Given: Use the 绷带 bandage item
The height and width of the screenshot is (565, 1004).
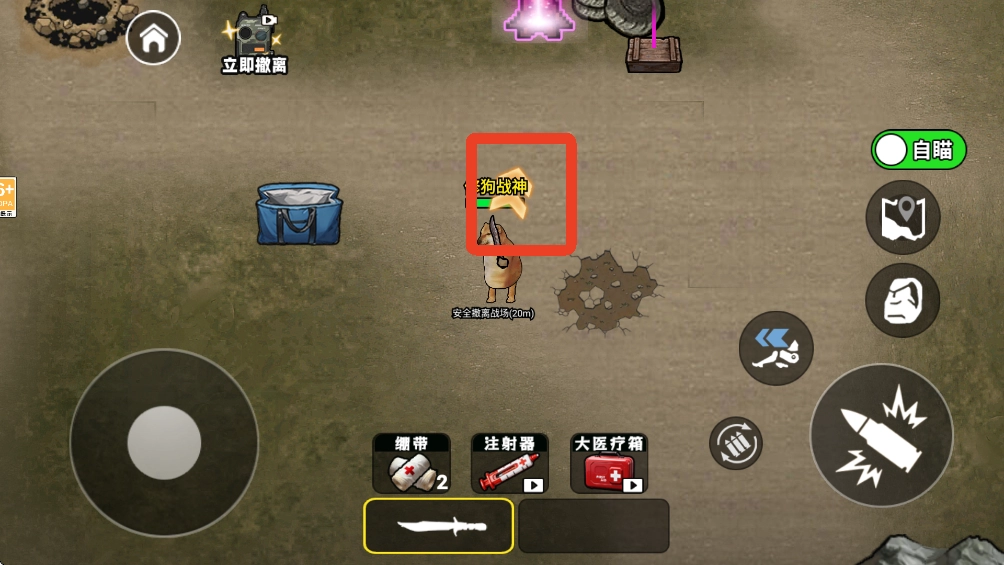Looking at the screenshot, I should click(x=411, y=464).
